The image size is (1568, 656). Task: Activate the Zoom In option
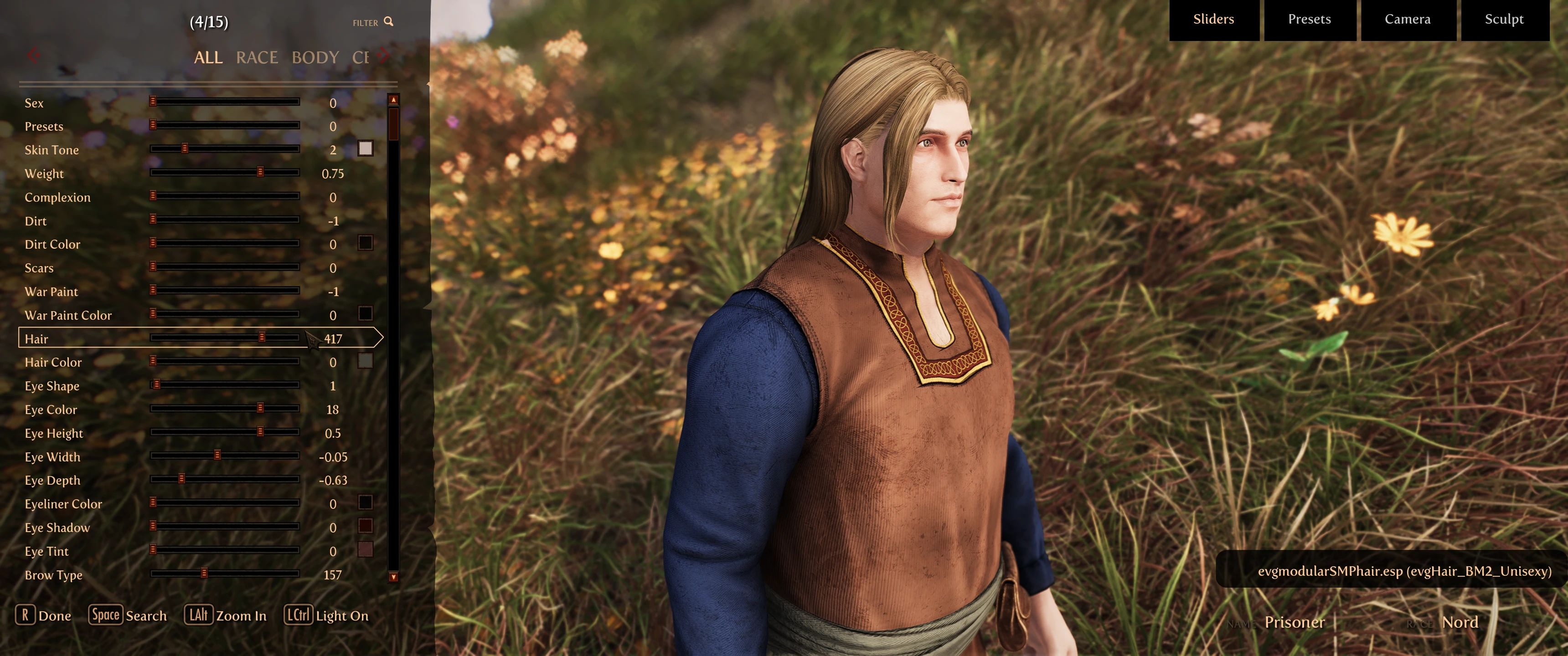click(x=226, y=615)
